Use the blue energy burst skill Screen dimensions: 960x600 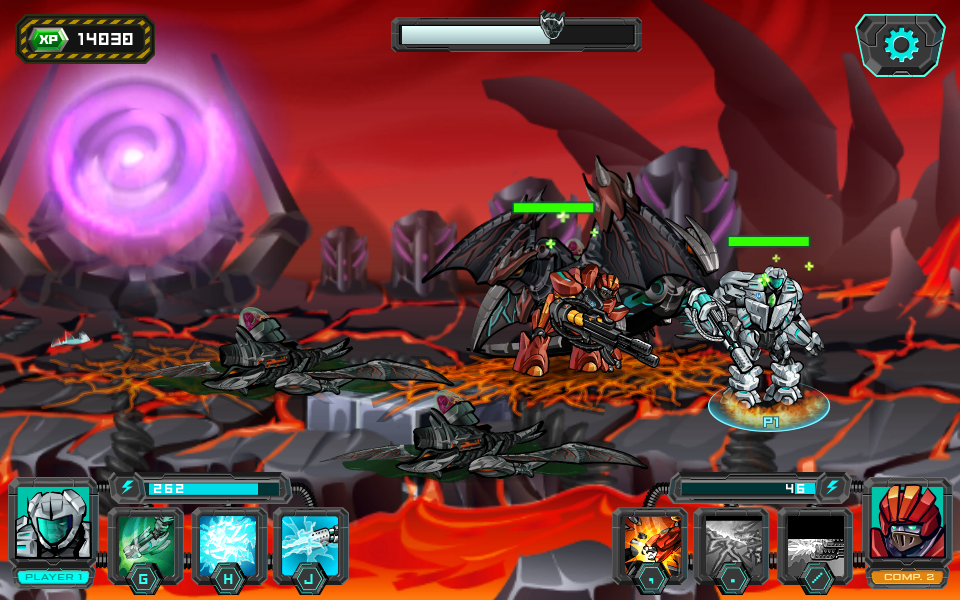(x=229, y=541)
